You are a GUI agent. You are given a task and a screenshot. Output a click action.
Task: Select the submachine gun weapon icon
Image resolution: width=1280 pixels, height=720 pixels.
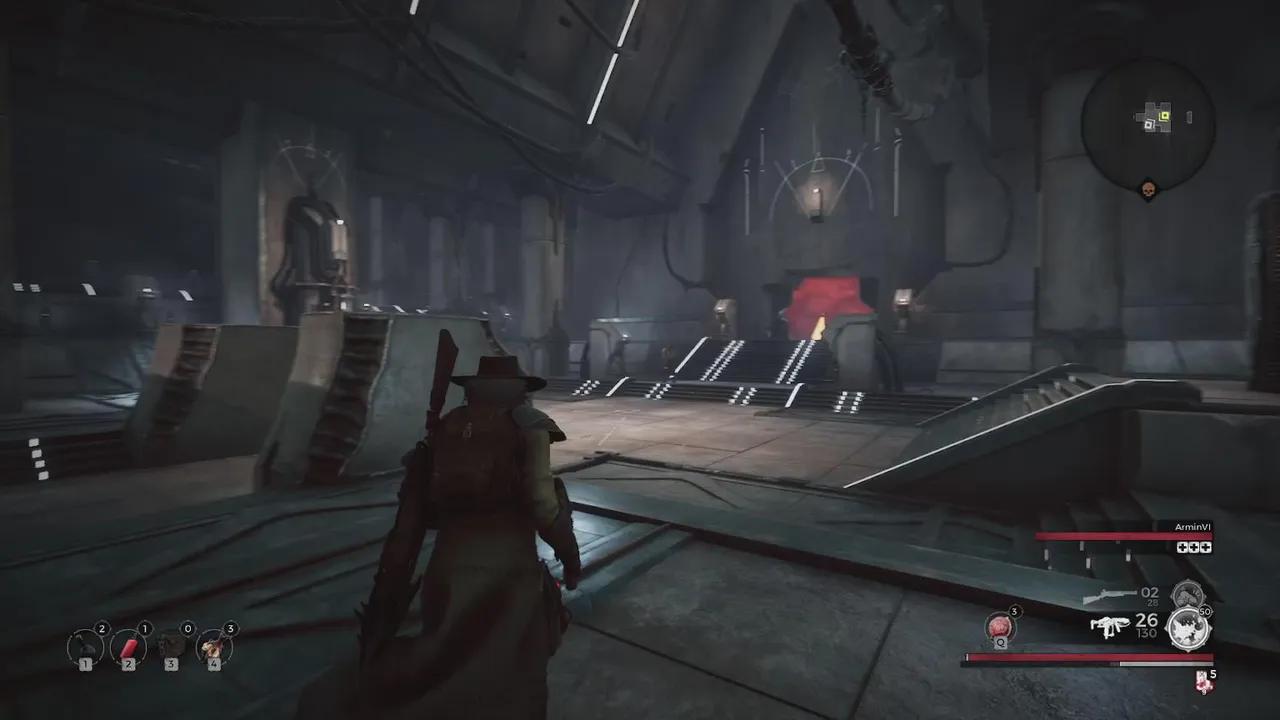(1109, 627)
